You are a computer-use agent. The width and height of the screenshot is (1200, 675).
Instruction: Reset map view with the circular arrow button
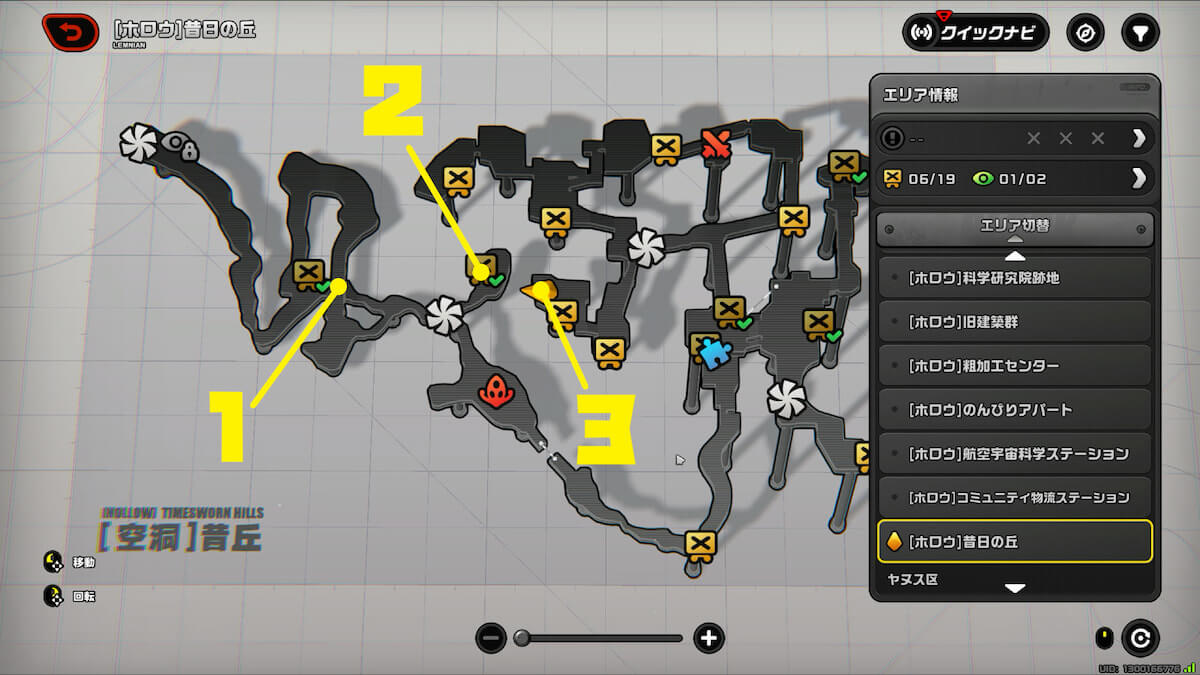[1140, 637]
